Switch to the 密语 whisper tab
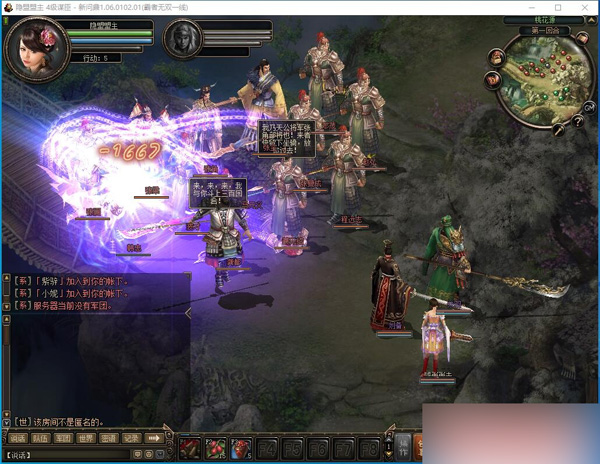This screenshot has height=464, width=600. [x=109, y=437]
